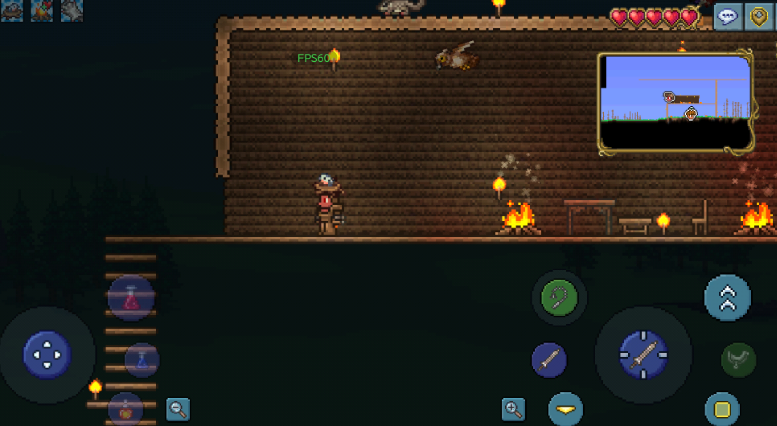Use the buff potion quick slot
This screenshot has height=426, width=777.
(x=126, y=408)
